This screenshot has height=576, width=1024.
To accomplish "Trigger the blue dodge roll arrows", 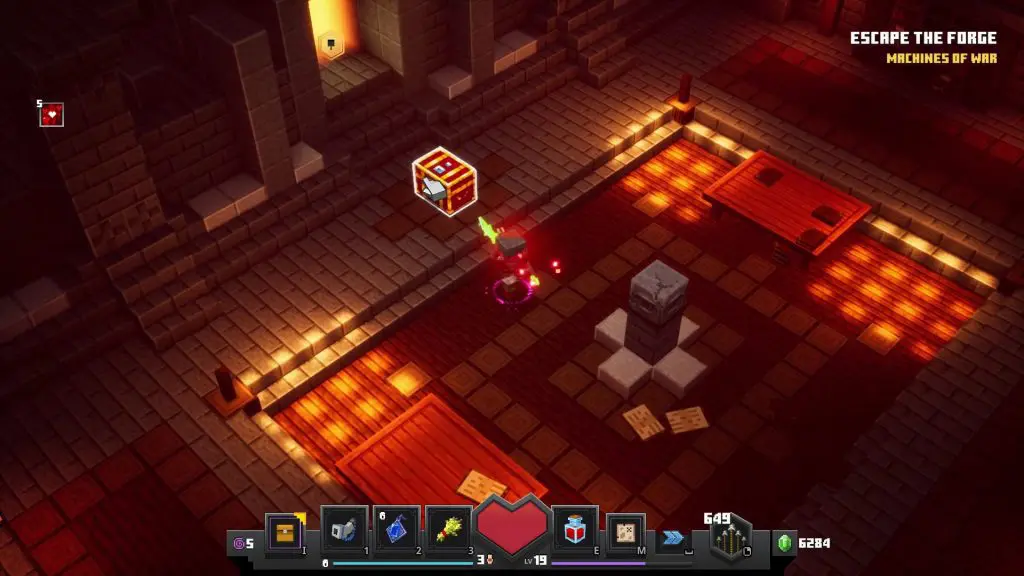I will tap(675, 537).
